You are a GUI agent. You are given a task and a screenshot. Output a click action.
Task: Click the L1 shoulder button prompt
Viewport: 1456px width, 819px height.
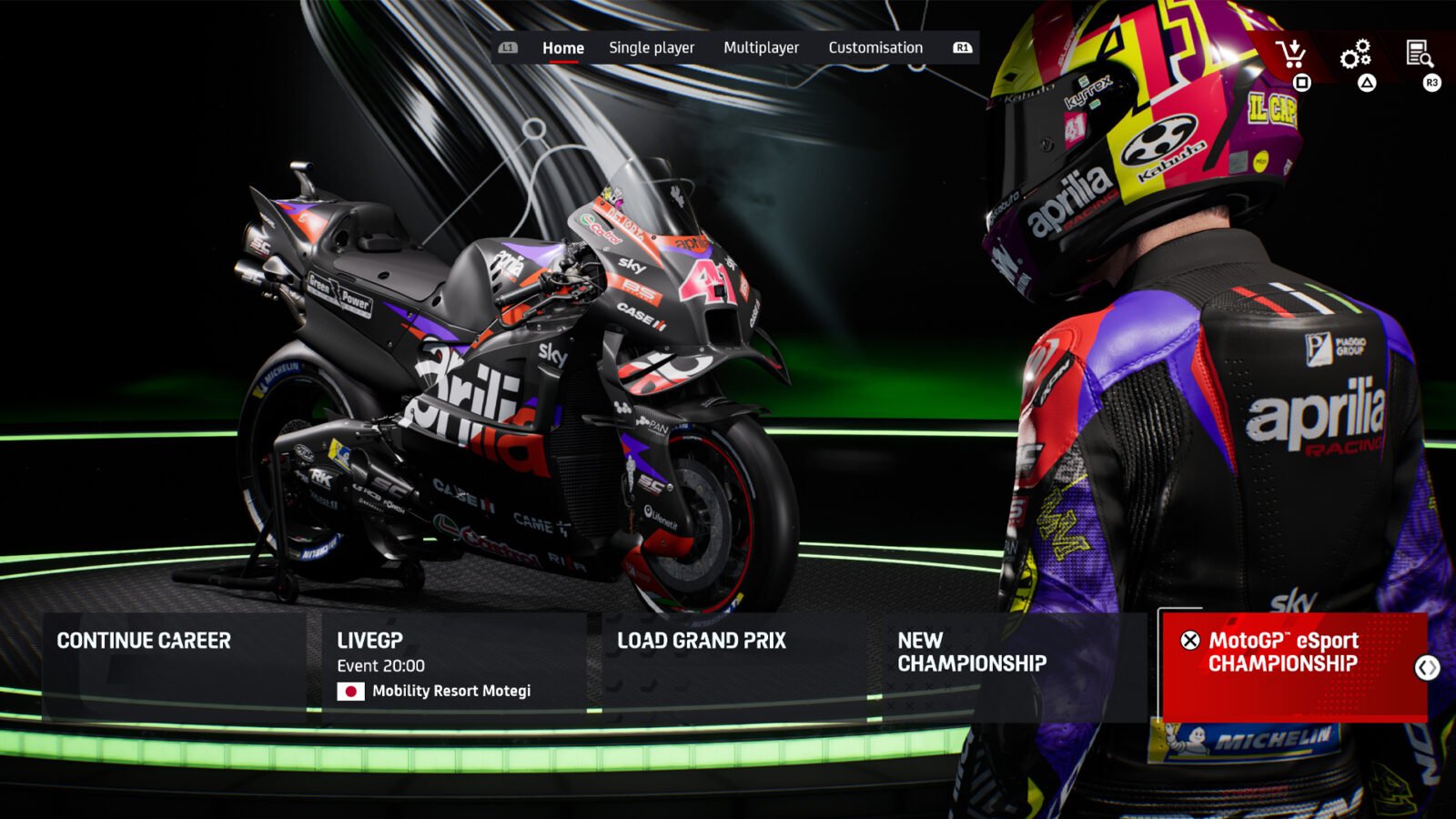tap(509, 47)
